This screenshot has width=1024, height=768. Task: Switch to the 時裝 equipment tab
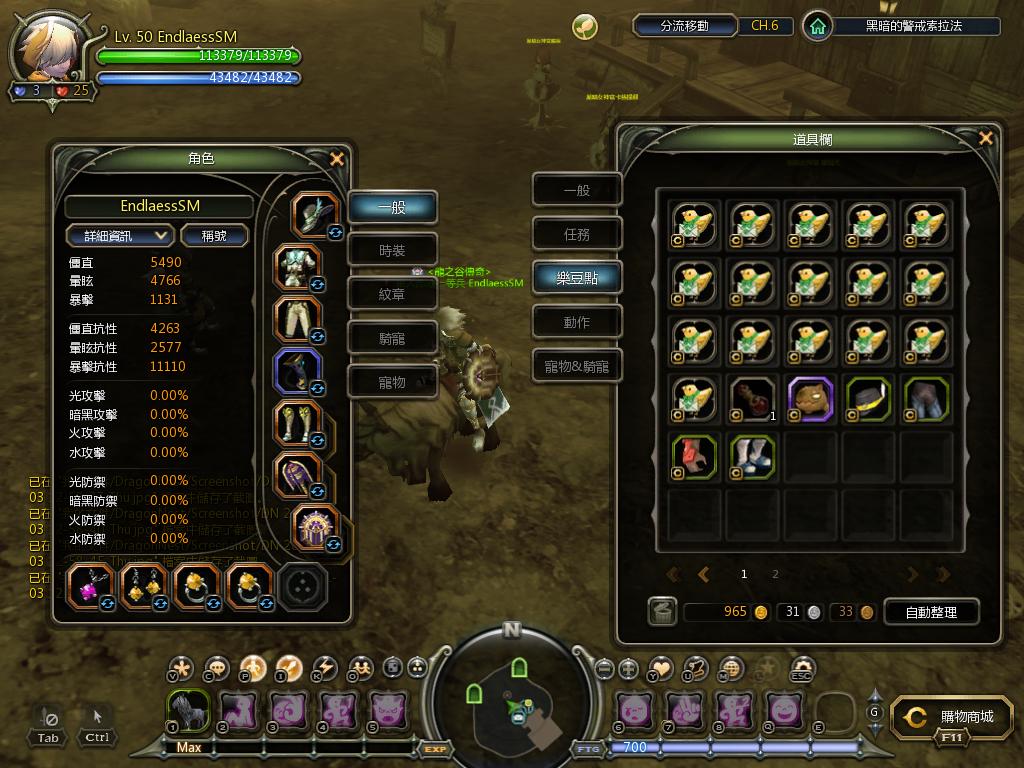392,250
